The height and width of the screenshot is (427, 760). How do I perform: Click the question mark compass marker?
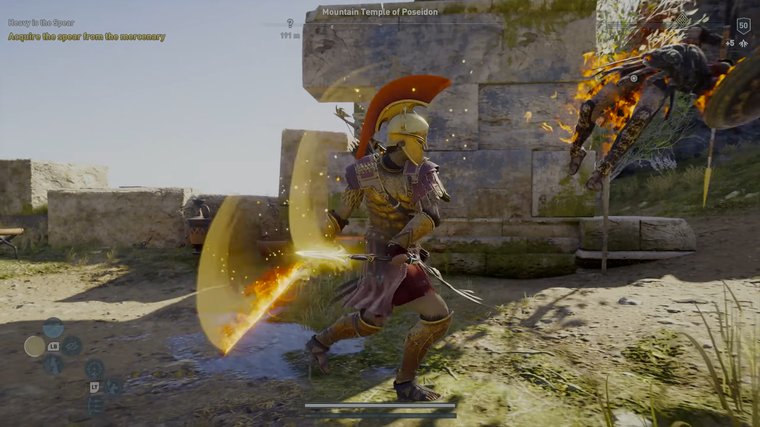pyautogui.click(x=290, y=23)
